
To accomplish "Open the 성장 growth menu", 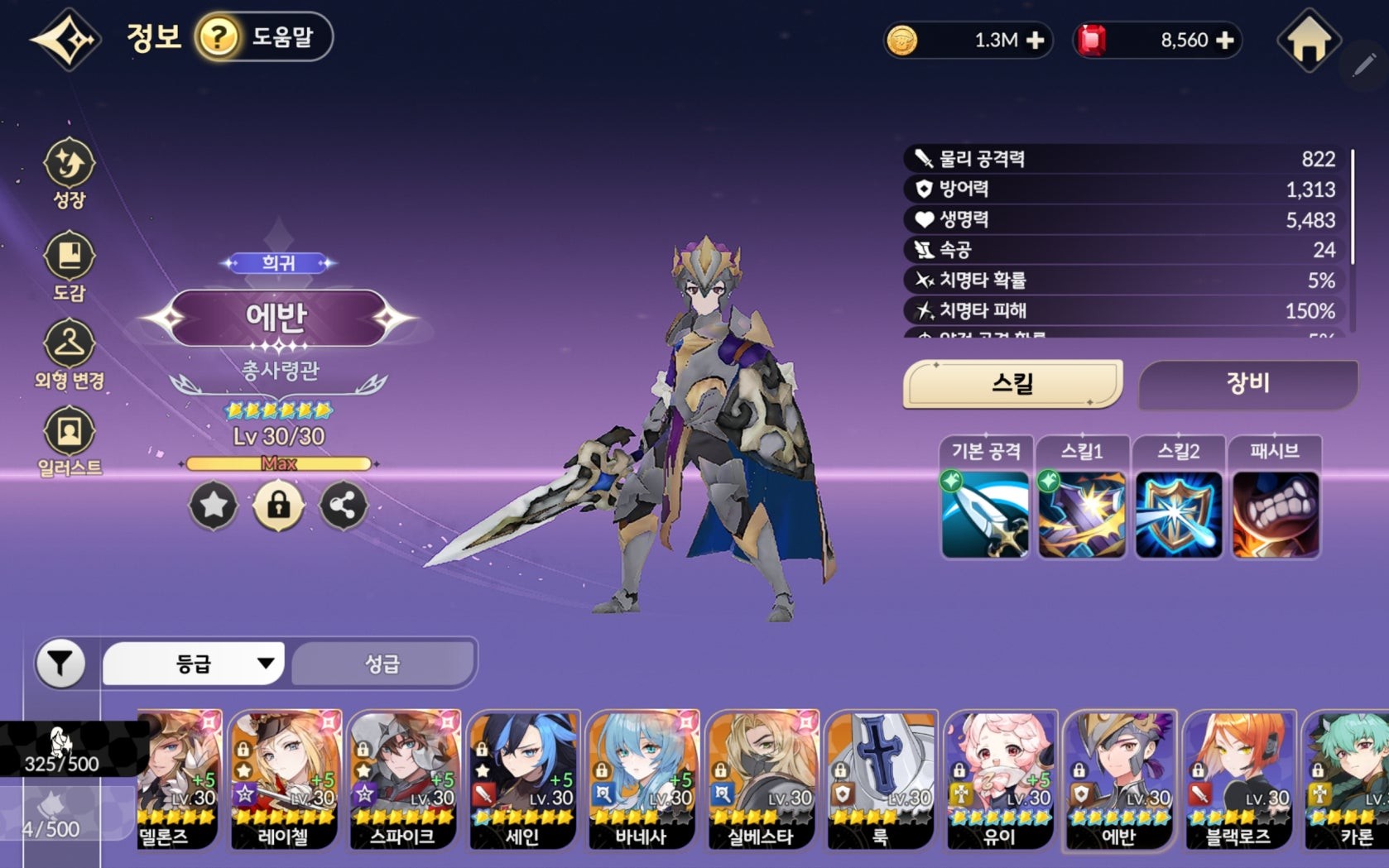I will (x=70, y=172).
